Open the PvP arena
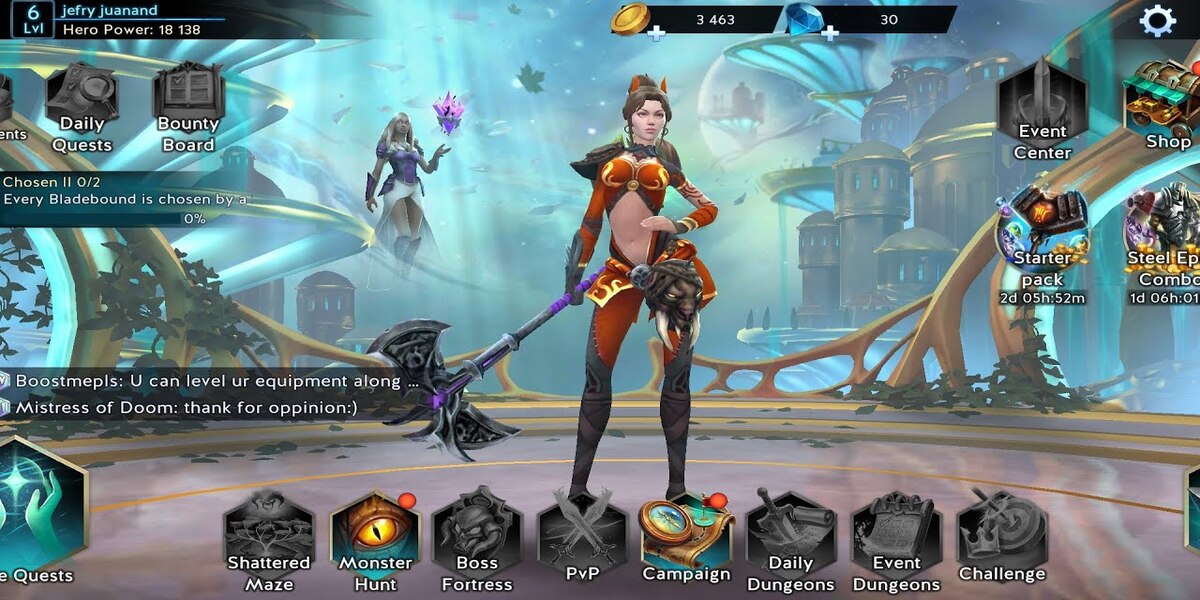The height and width of the screenshot is (600, 1200). [582, 541]
